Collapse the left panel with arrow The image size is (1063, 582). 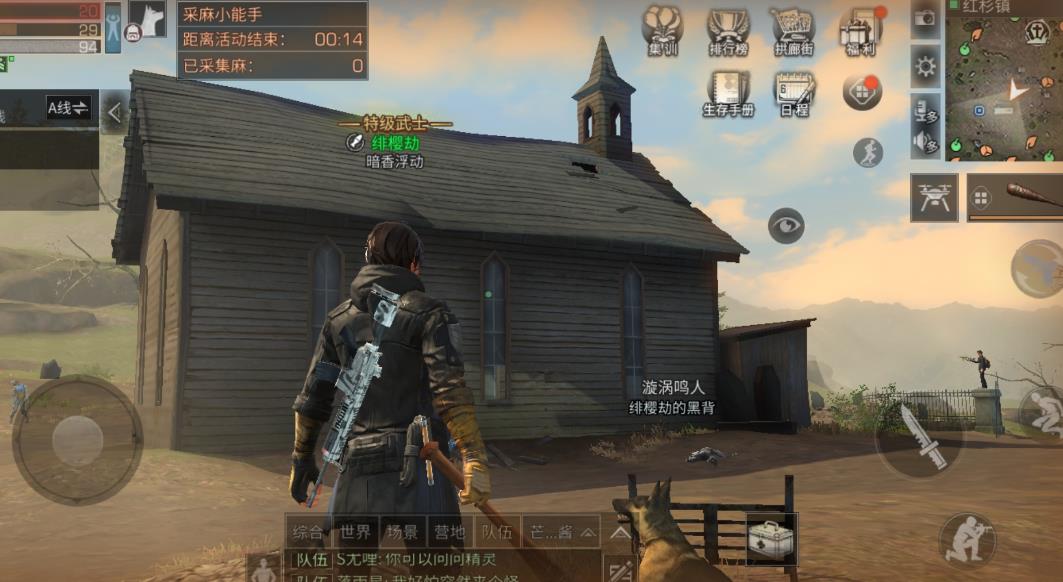114,113
